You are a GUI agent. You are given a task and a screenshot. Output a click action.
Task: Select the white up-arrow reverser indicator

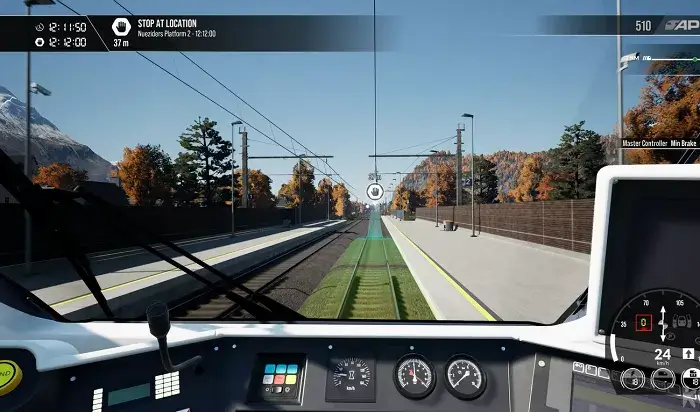[x=689, y=353]
